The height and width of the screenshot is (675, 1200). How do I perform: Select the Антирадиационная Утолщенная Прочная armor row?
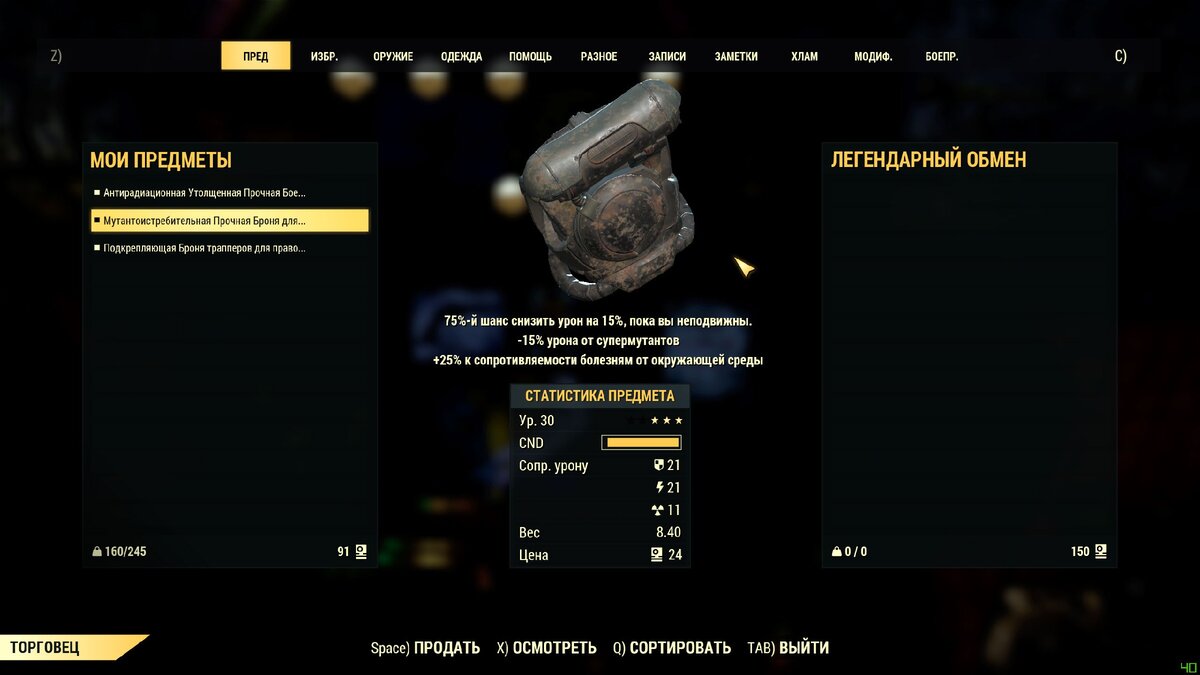205,193
